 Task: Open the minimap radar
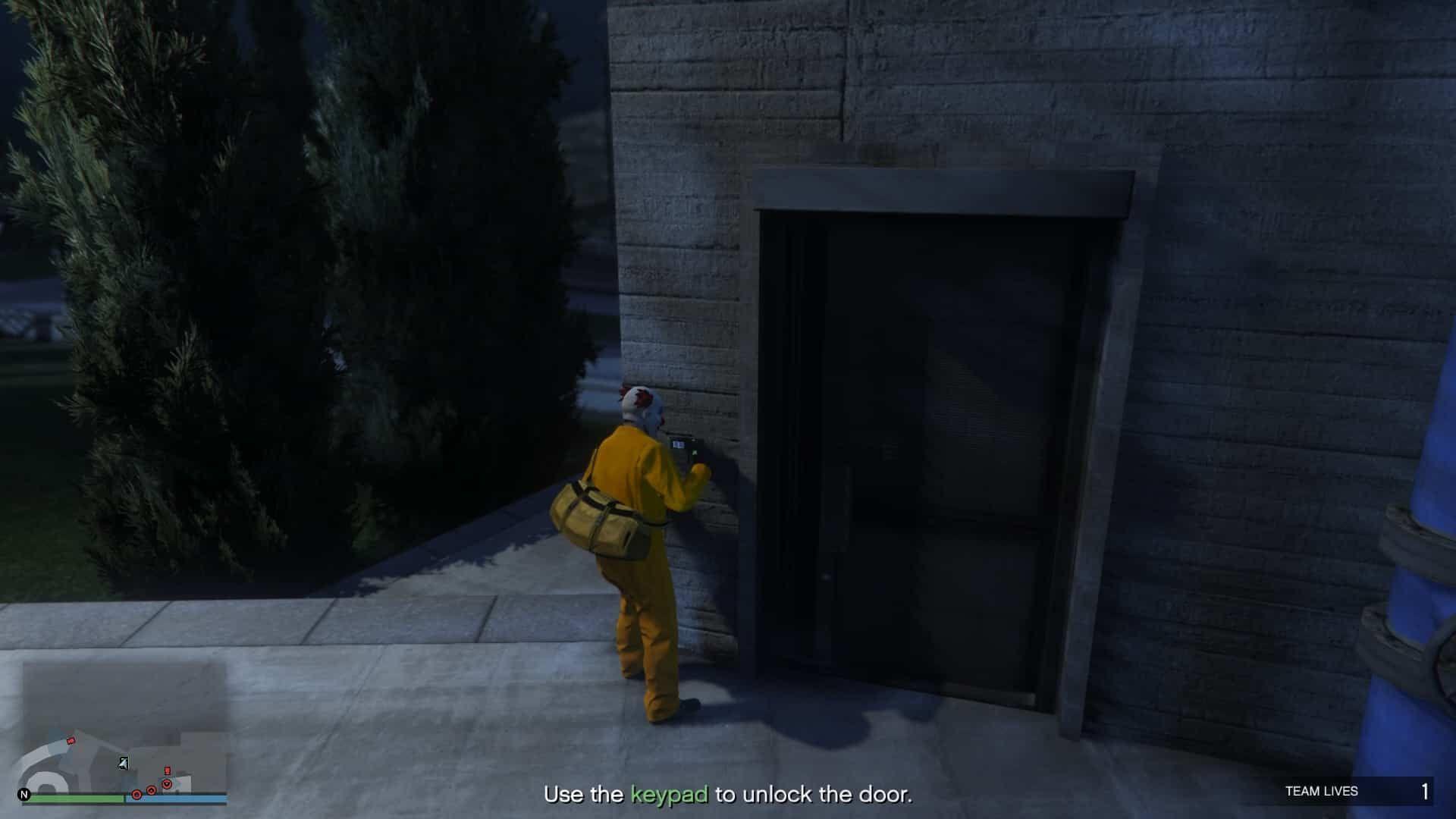click(x=125, y=726)
